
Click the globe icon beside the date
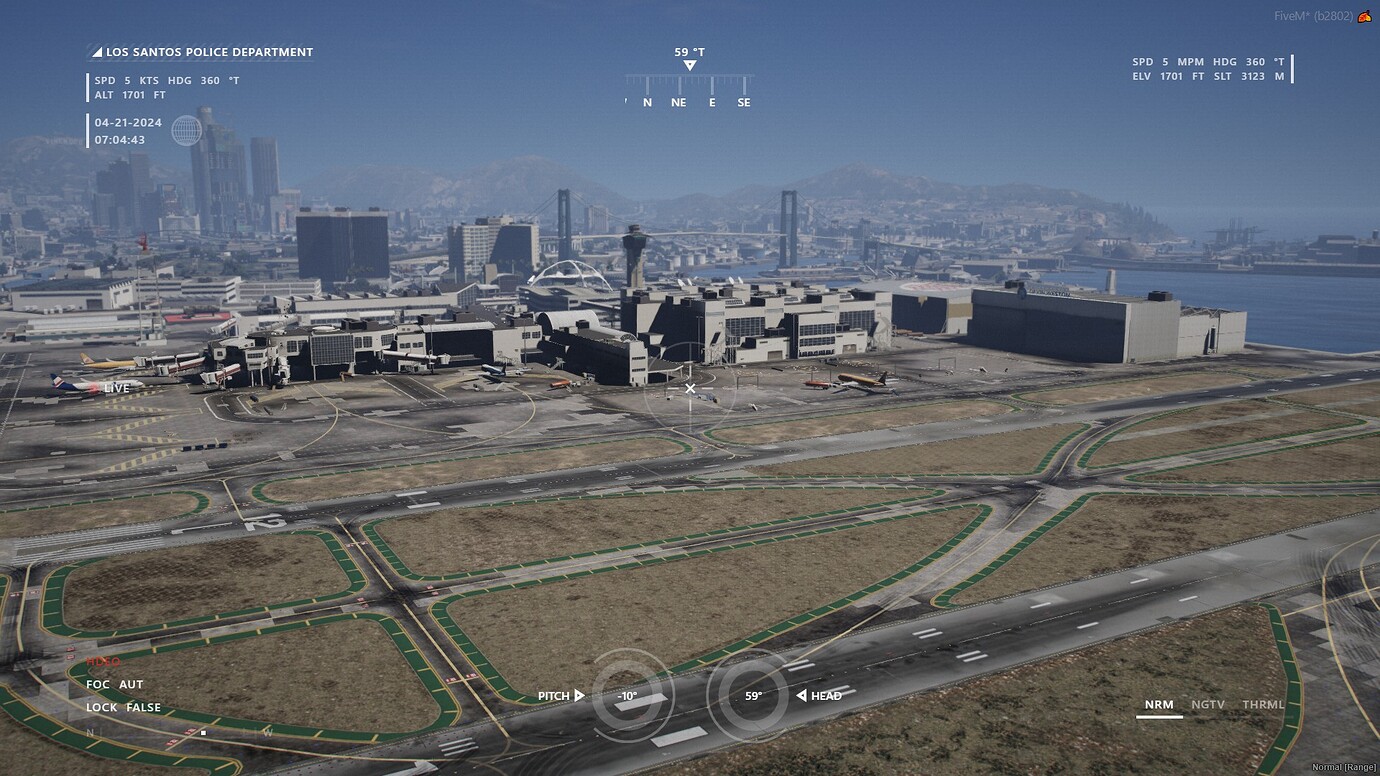point(187,131)
